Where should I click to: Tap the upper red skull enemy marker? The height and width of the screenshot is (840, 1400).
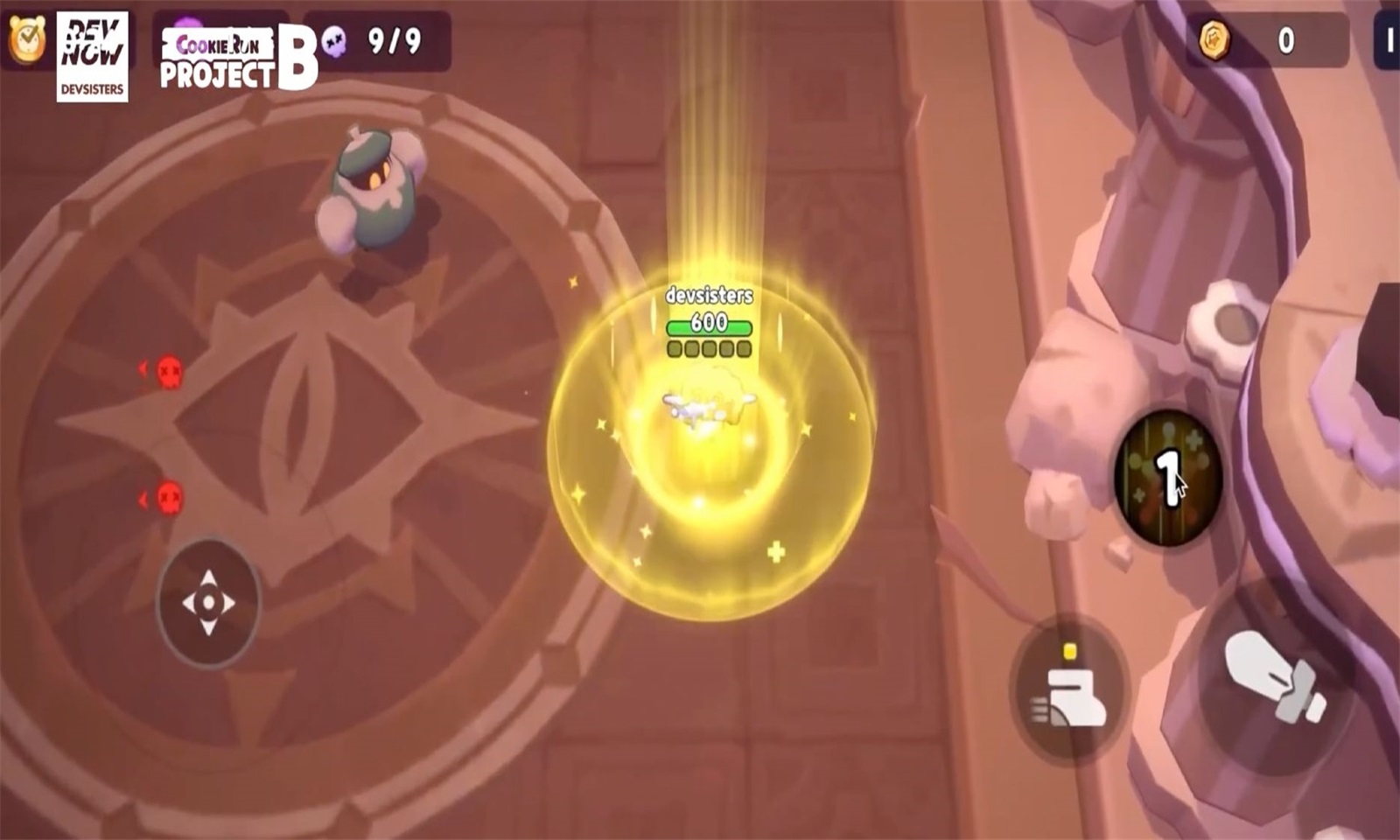(x=169, y=372)
